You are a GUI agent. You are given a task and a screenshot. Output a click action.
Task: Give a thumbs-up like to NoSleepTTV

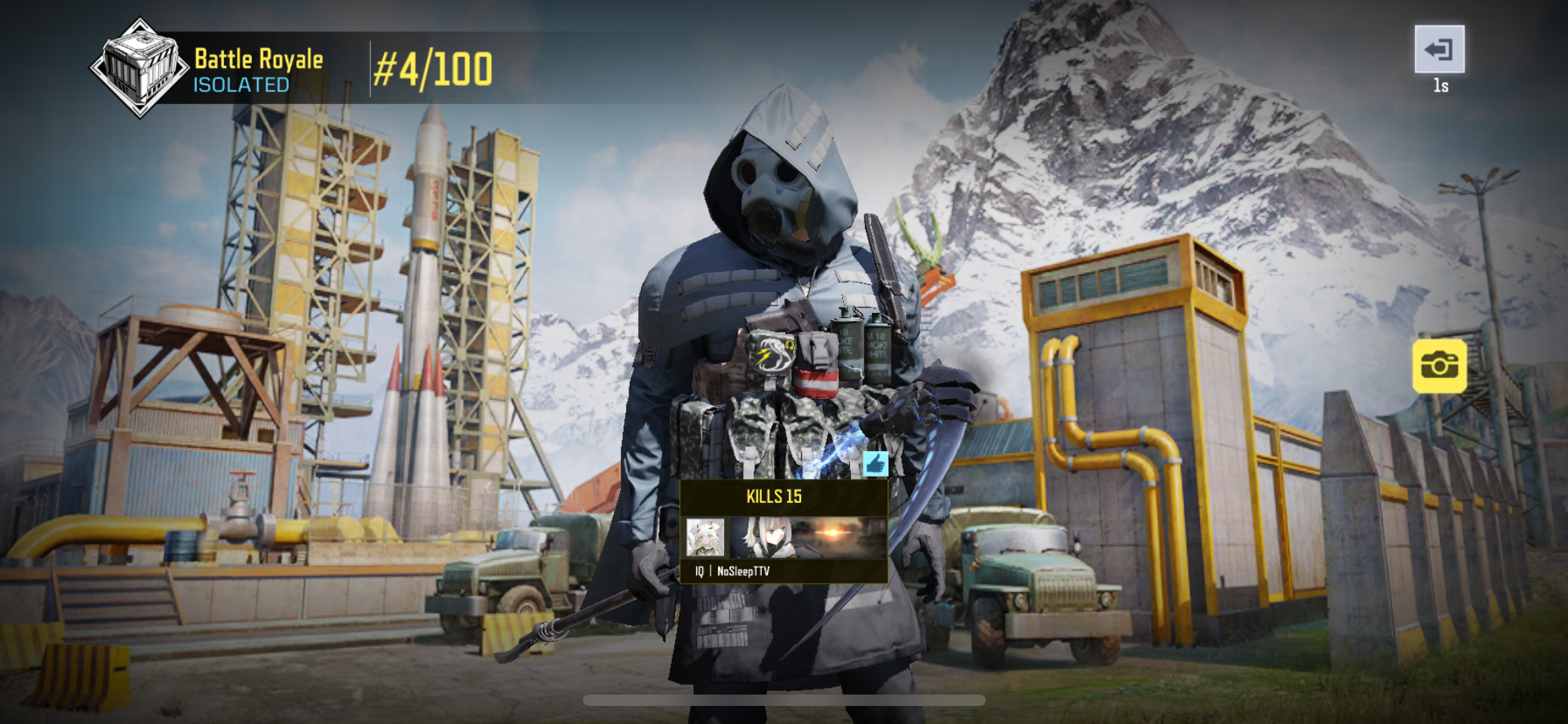click(x=875, y=464)
